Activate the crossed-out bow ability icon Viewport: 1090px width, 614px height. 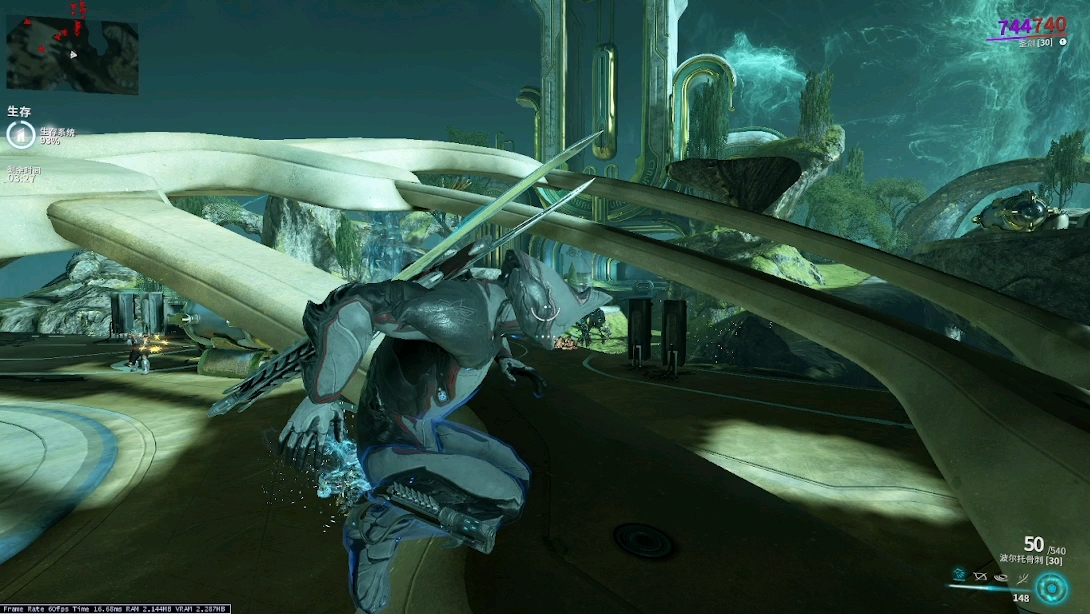(980, 577)
